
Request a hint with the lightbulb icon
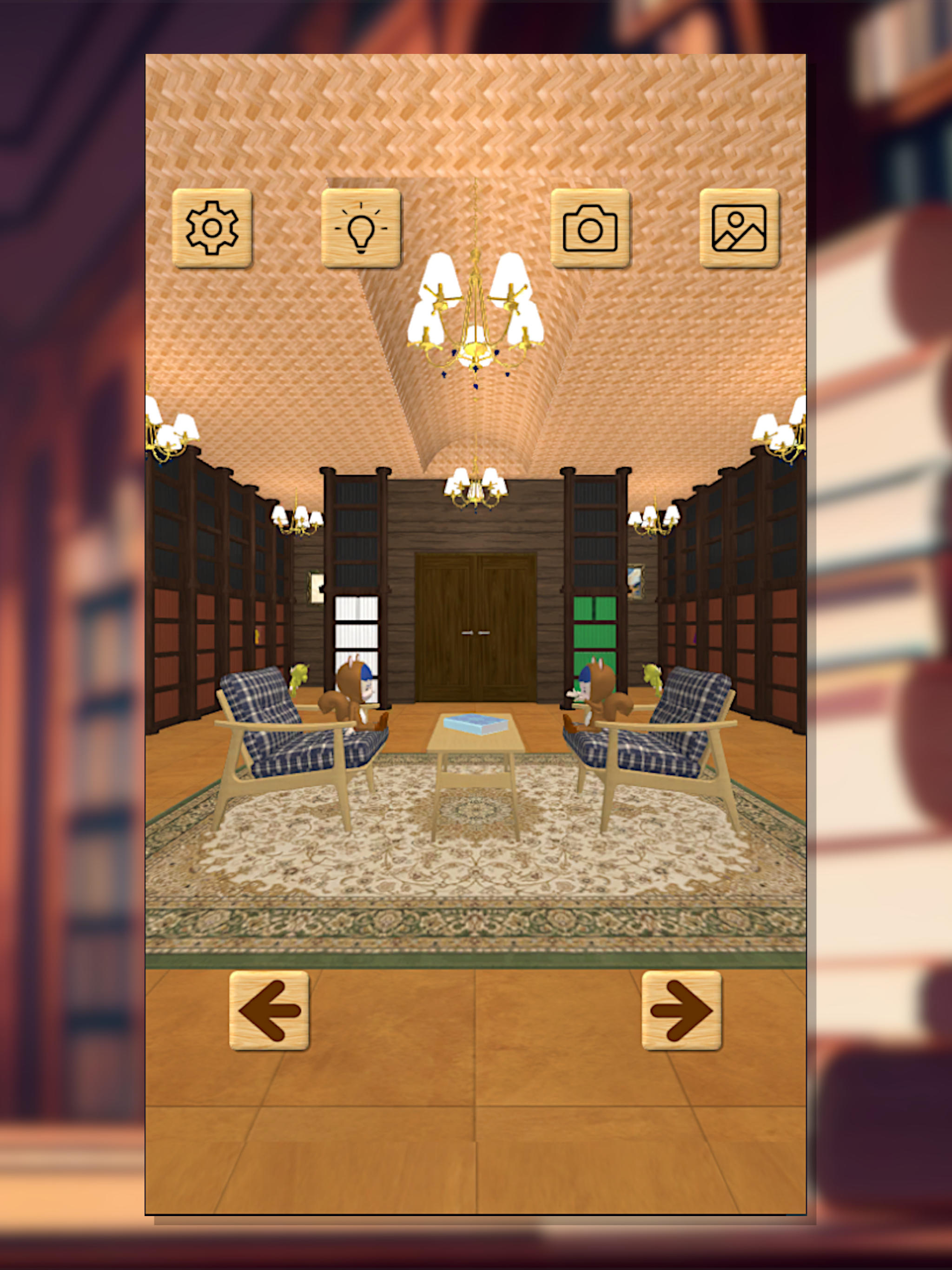361,229
